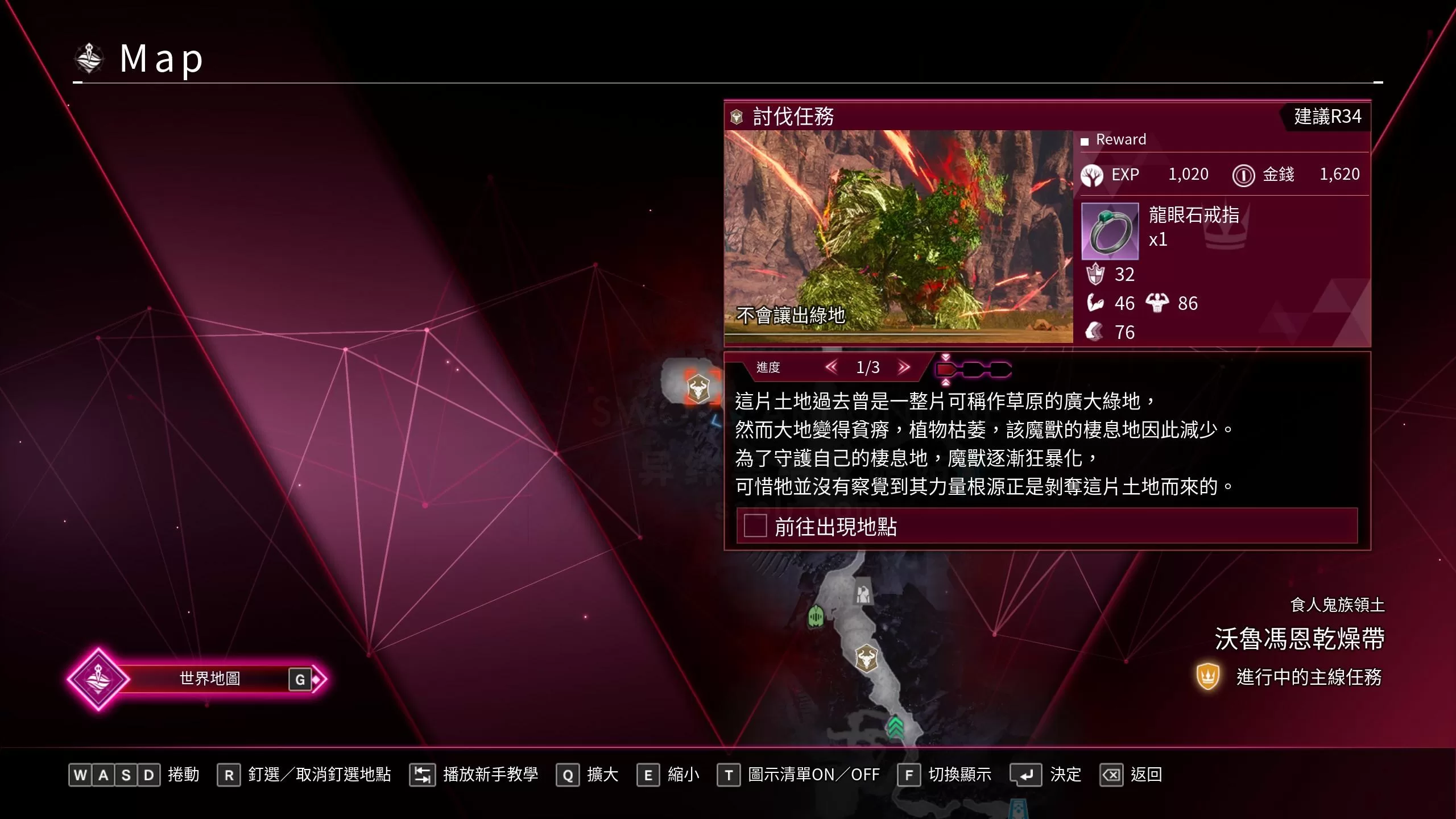This screenshot has width=1456, height=819.
Task: Advance to next 進度 page arrow
Action: coord(904,367)
